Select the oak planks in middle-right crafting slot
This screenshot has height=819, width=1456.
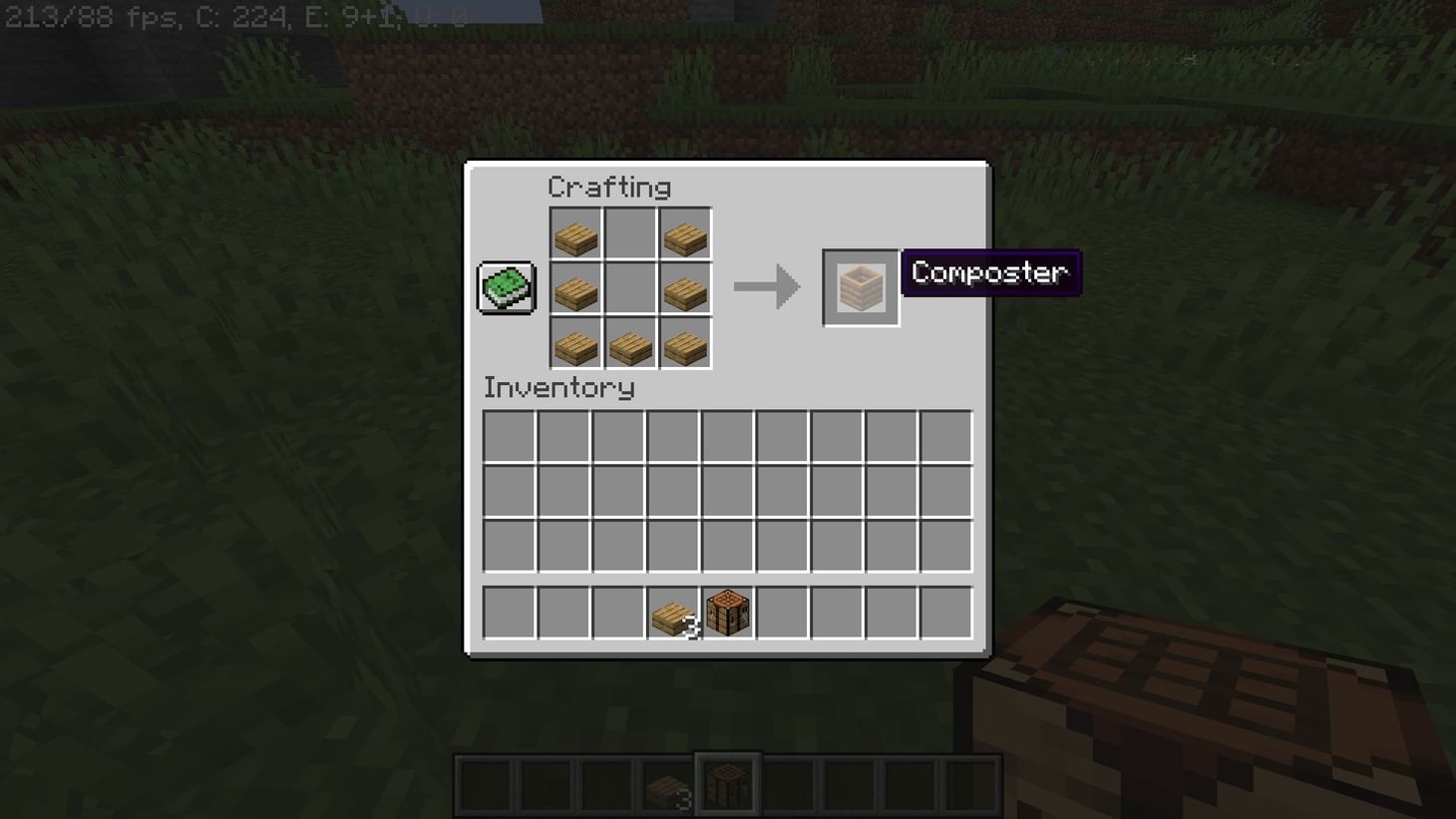pyautogui.click(x=684, y=288)
